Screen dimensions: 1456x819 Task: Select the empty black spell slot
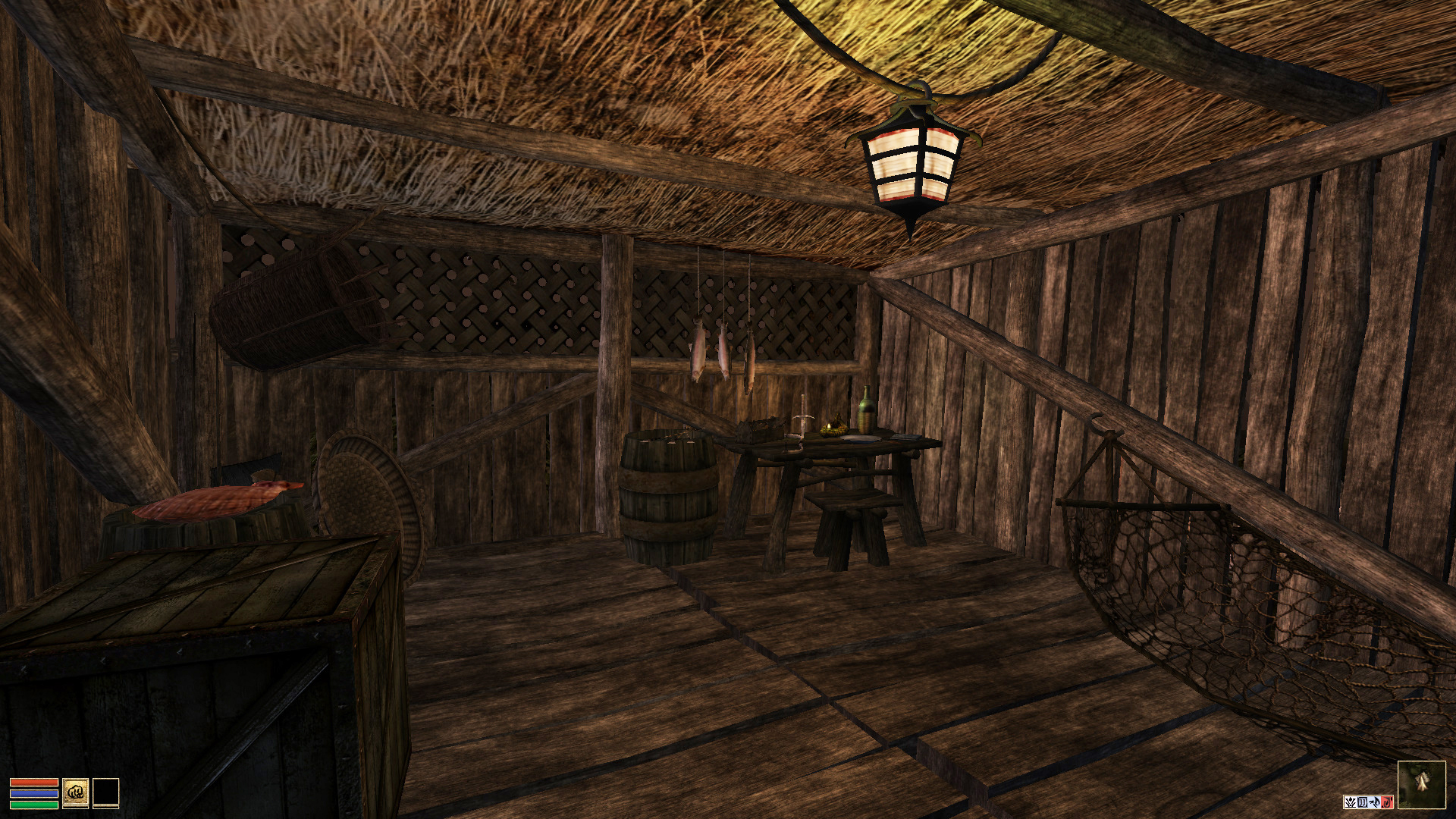coord(105,793)
